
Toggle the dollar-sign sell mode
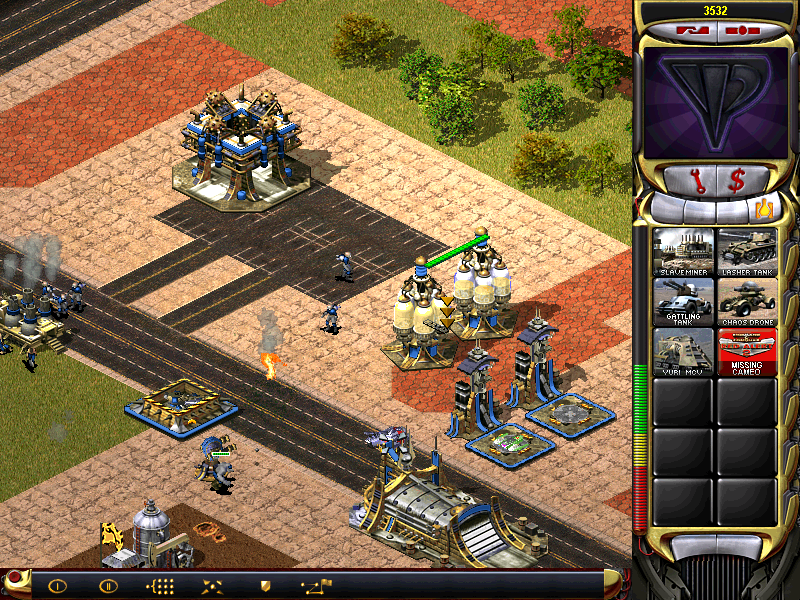coord(737,181)
